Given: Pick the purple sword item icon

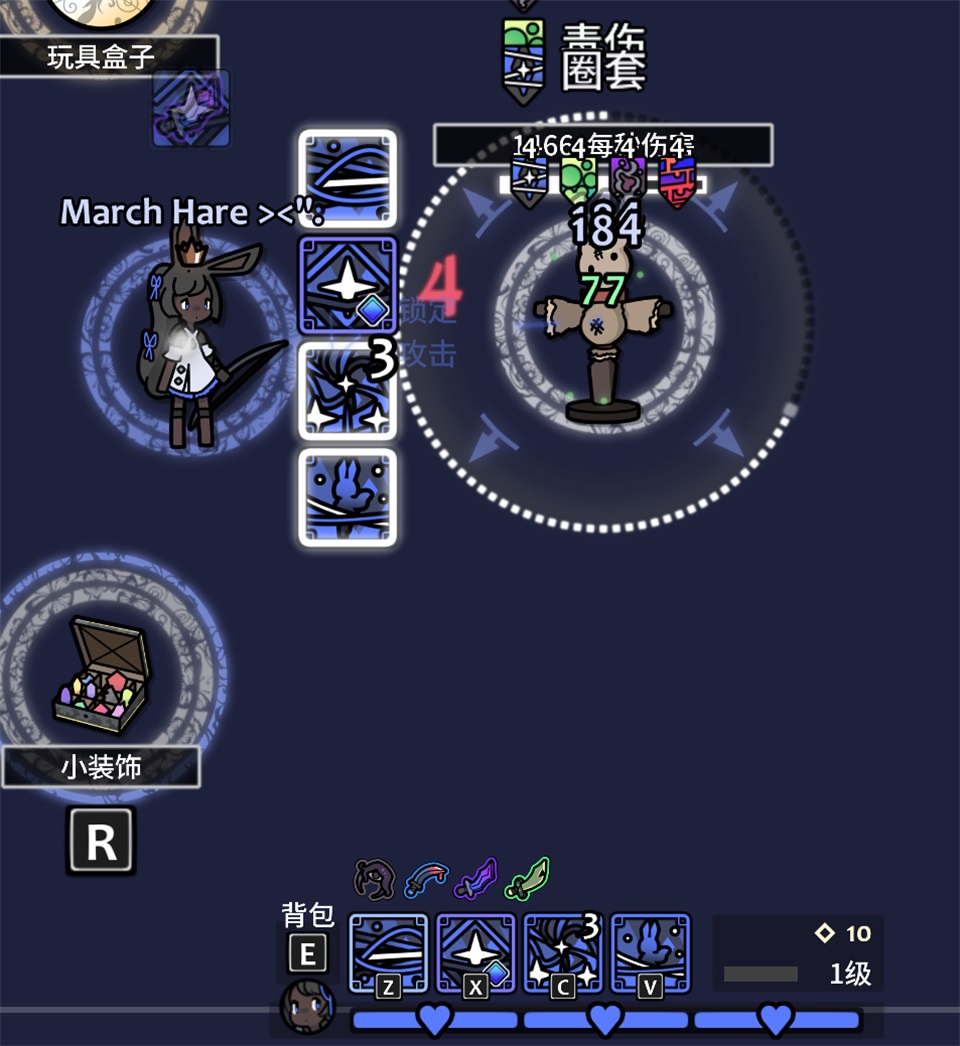Looking at the screenshot, I should click(x=476, y=879).
